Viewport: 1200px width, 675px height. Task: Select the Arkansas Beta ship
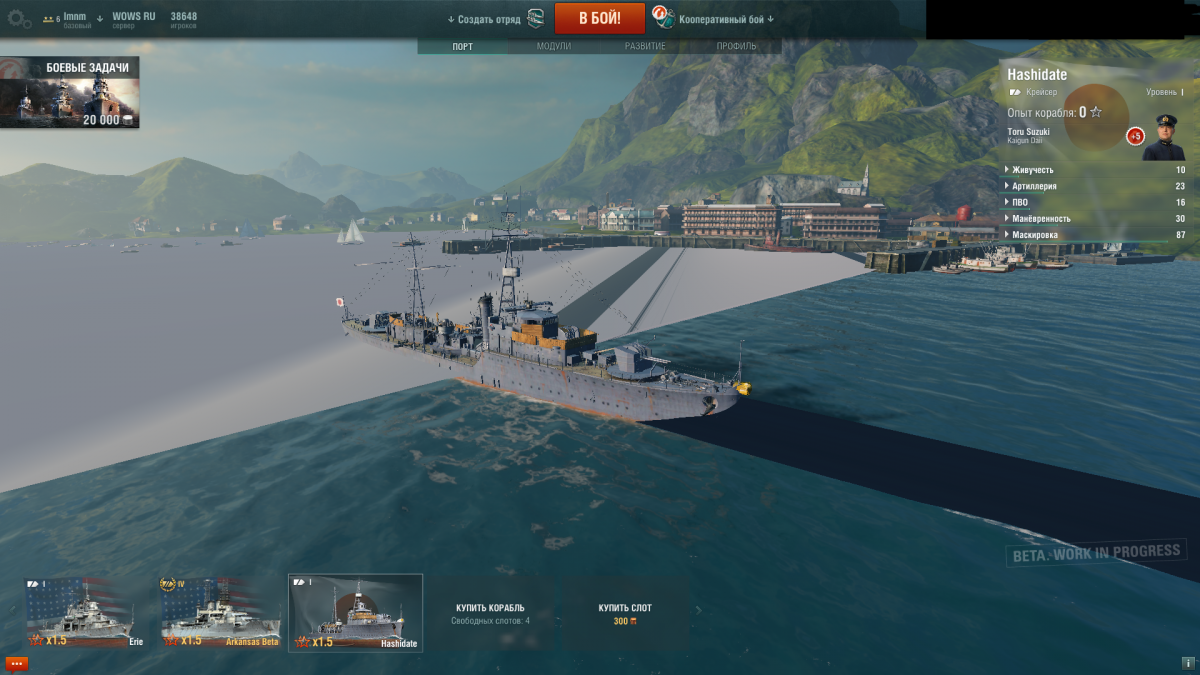220,612
